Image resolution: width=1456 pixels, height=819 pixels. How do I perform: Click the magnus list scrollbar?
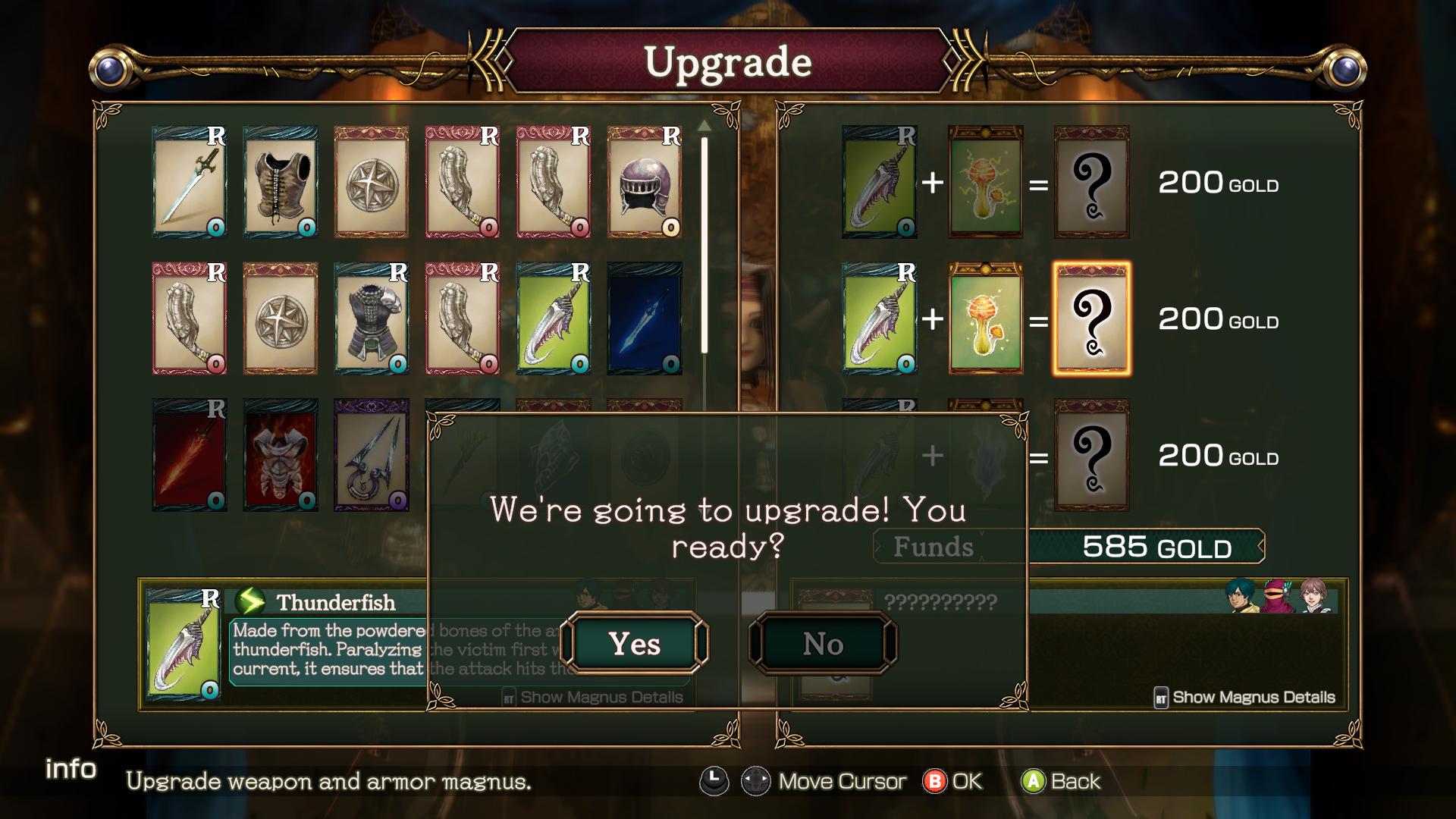coord(704,243)
